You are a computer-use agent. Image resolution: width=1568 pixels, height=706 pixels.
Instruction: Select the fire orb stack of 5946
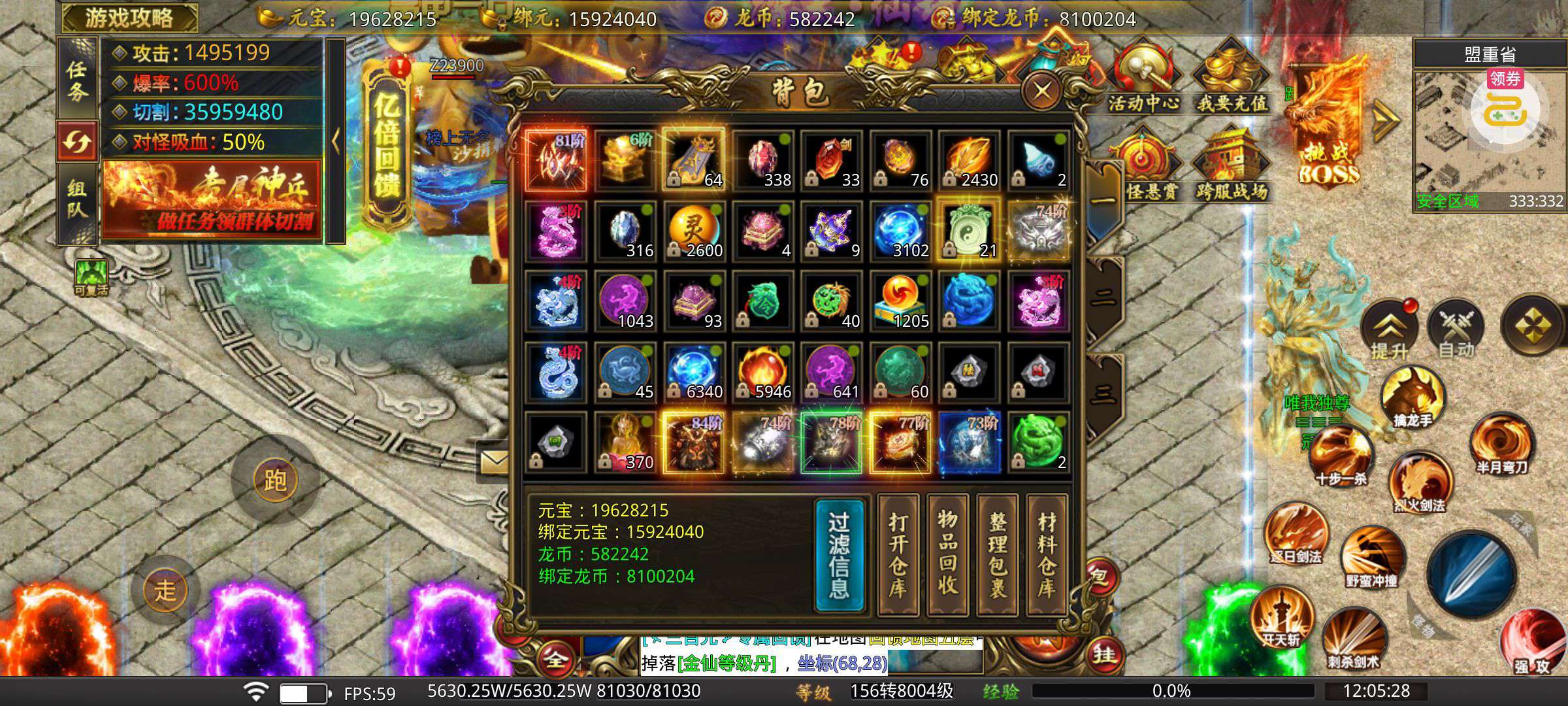[x=763, y=373]
